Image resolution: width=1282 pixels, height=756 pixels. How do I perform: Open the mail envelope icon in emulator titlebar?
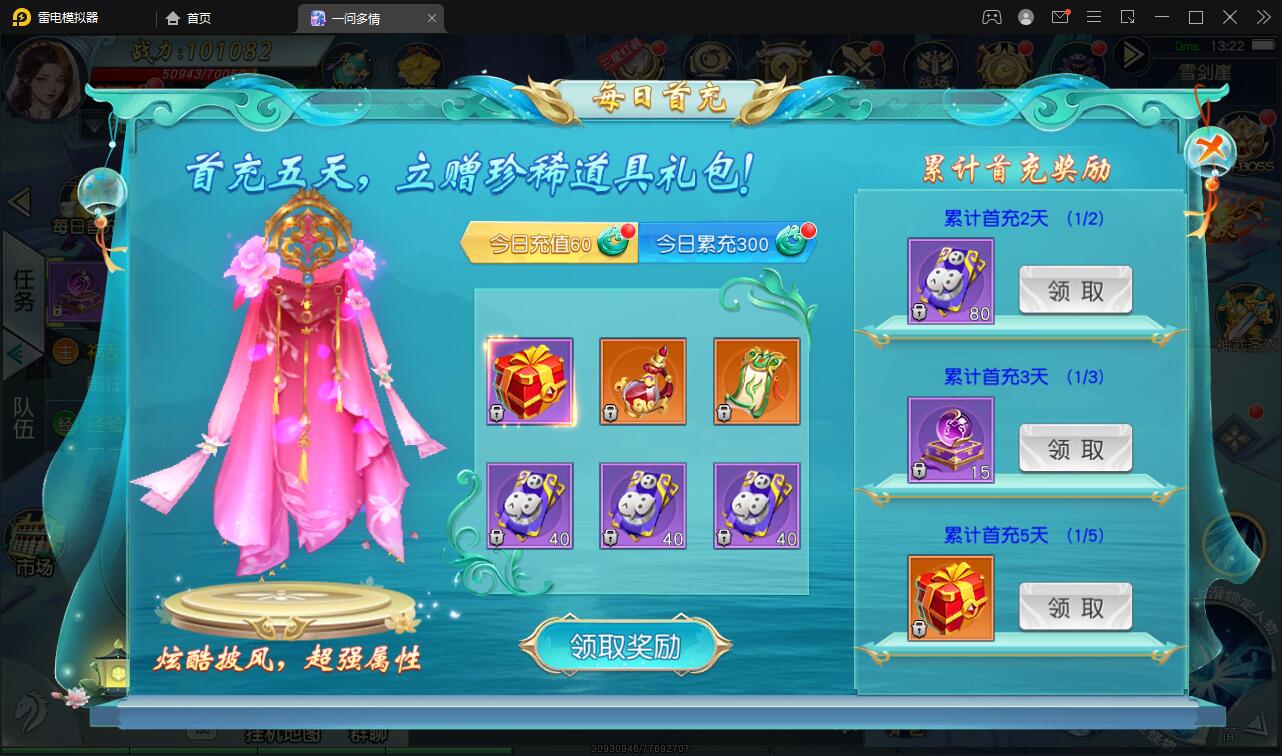pos(1062,17)
